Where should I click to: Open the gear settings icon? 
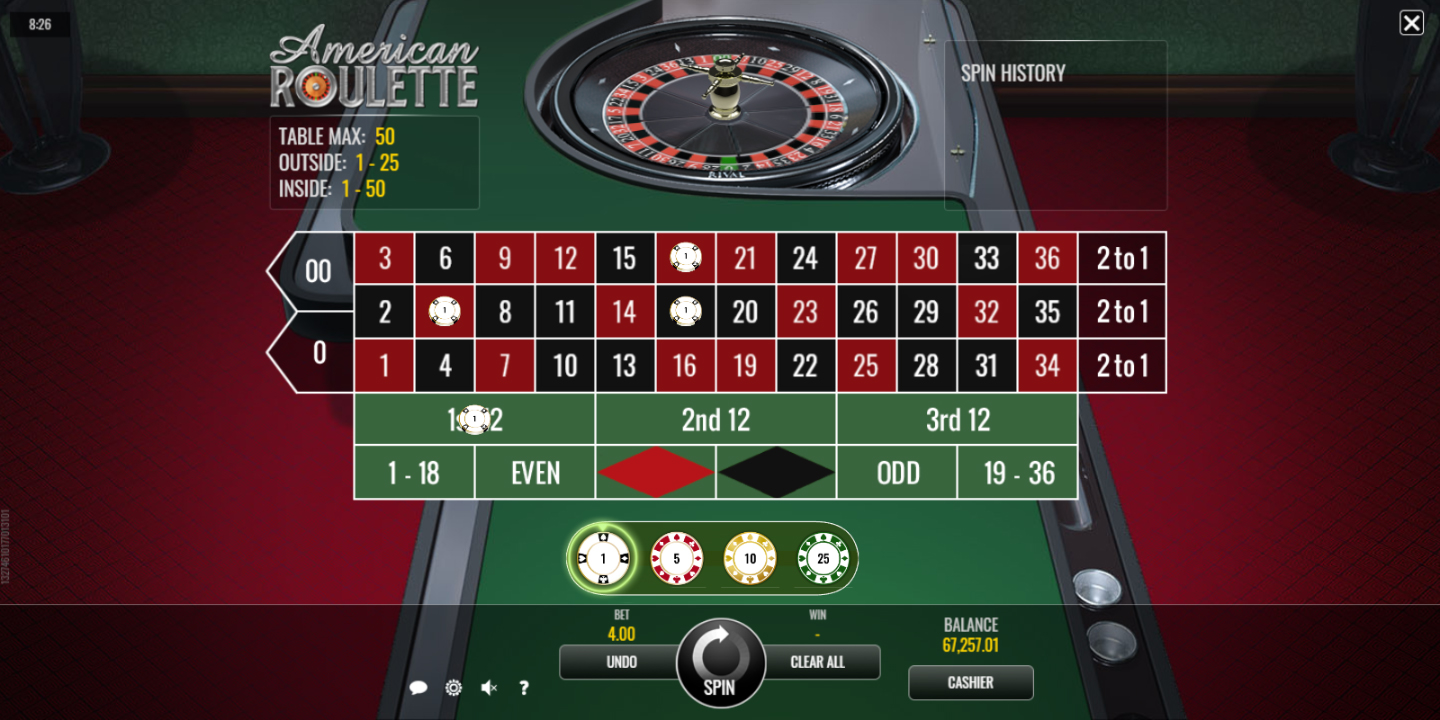point(453,688)
